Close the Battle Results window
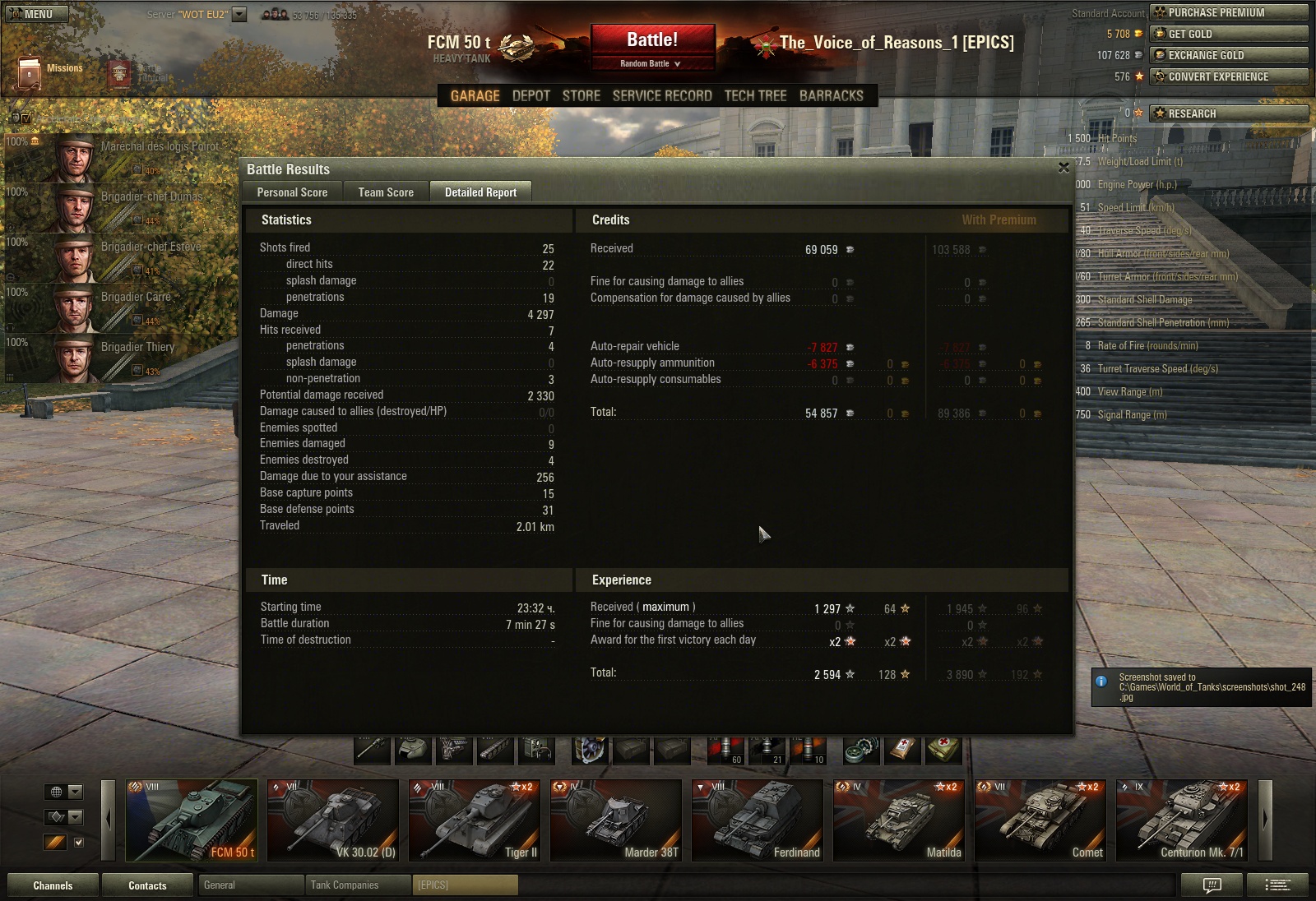1316x901 pixels. tap(1063, 168)
